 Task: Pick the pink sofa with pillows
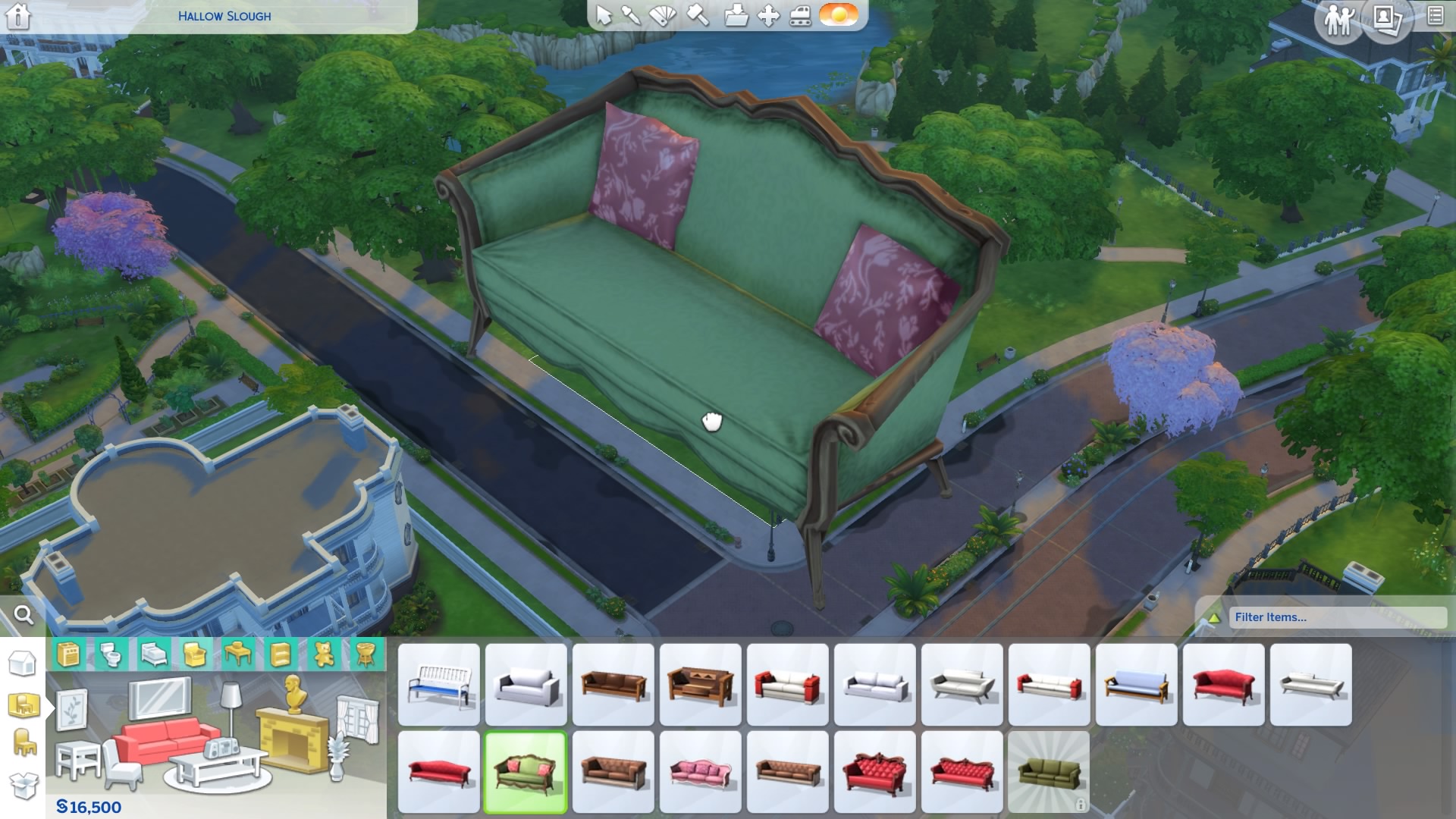pyautogui.click(x=701, y=772)
